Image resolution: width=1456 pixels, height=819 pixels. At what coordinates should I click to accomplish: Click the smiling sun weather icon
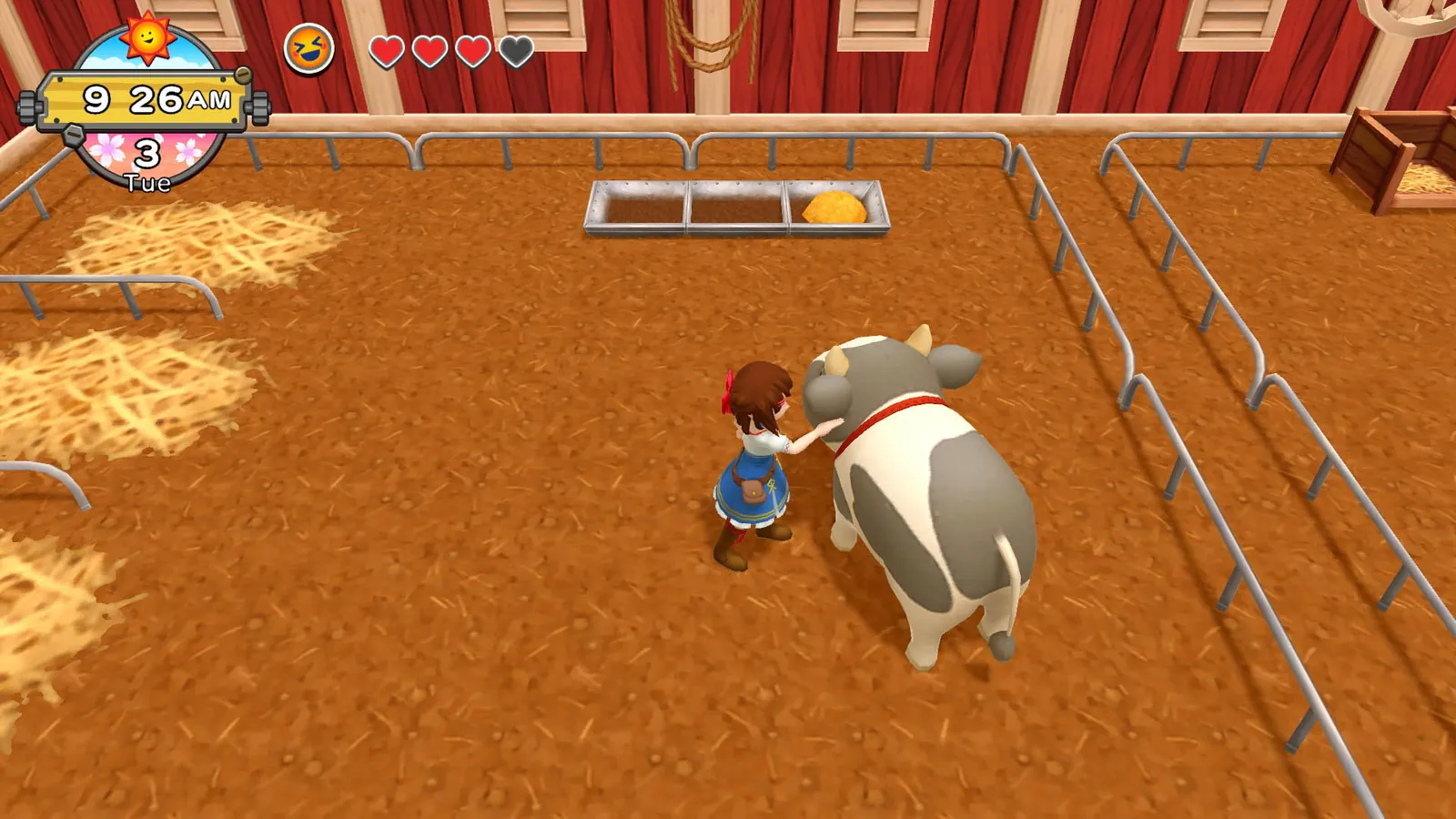(147, 39)
